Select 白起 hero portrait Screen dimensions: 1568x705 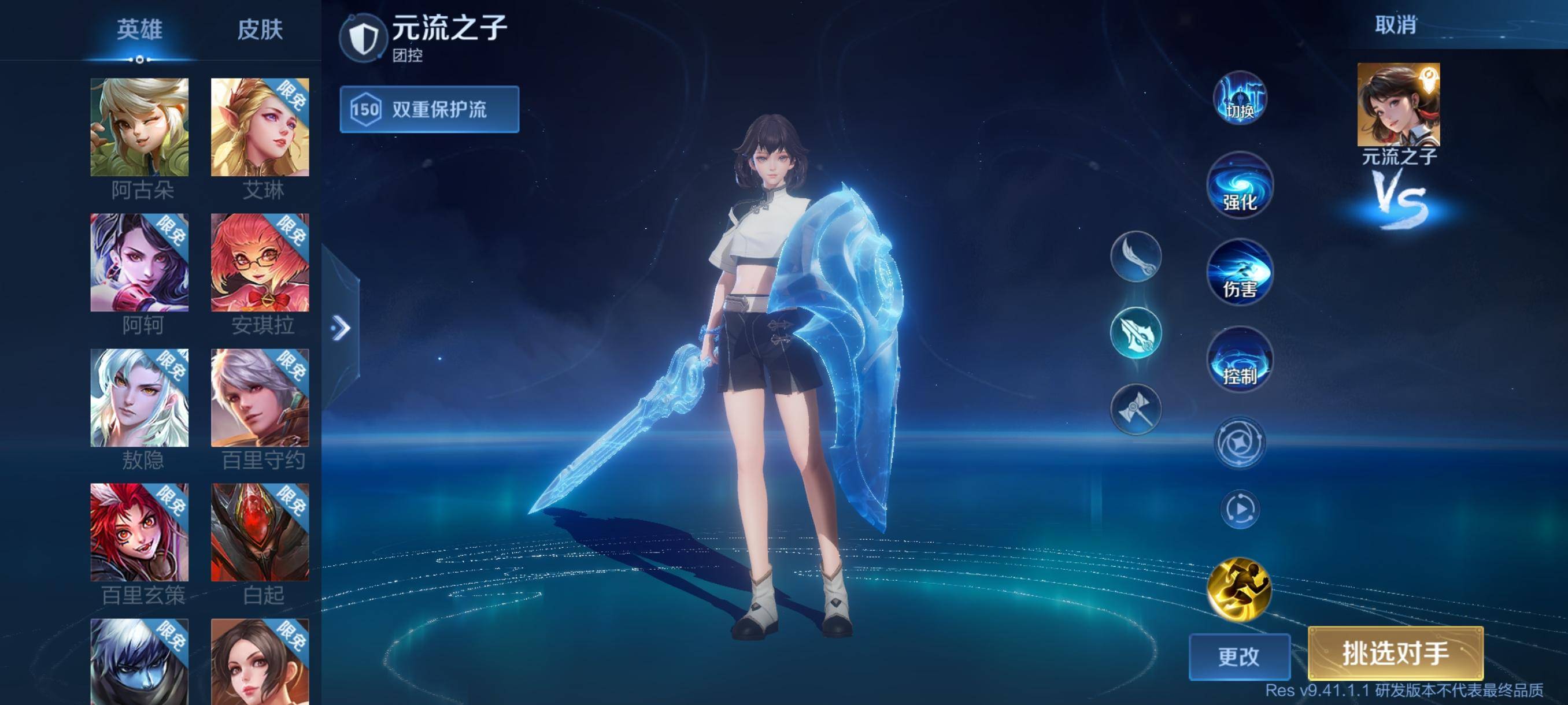(x=260, y=532)
